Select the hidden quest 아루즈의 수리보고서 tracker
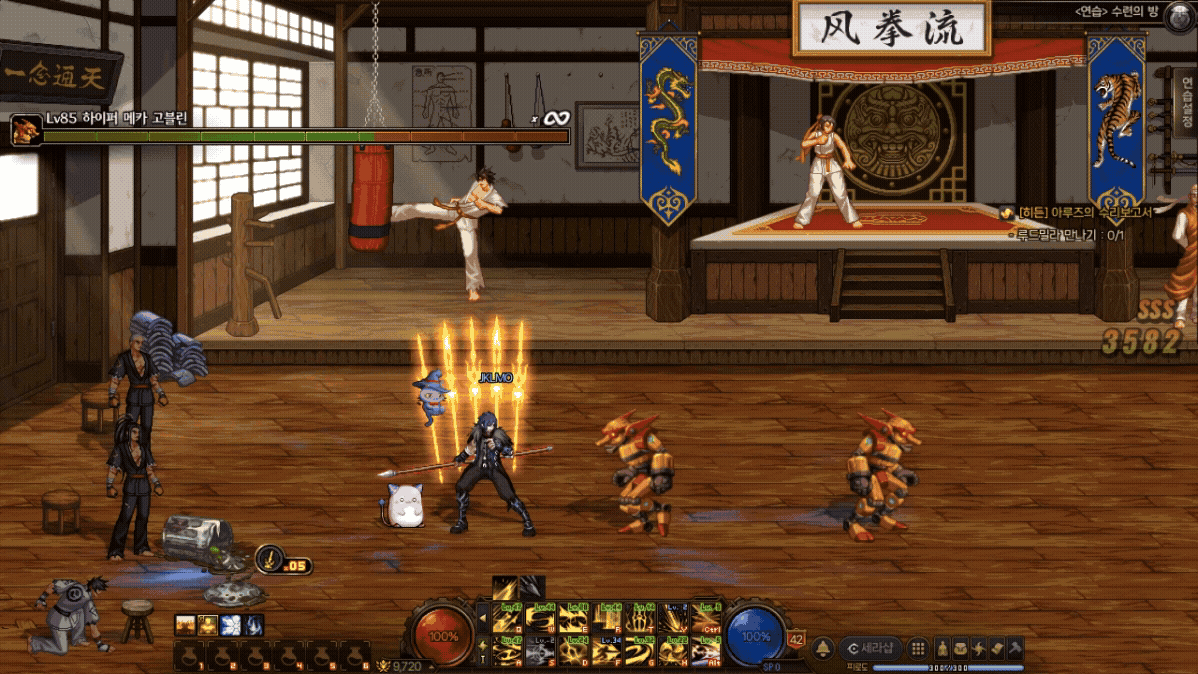The height and width of the screenshot is (674, 1198). pyautogui.click(x=1092, y=213)
